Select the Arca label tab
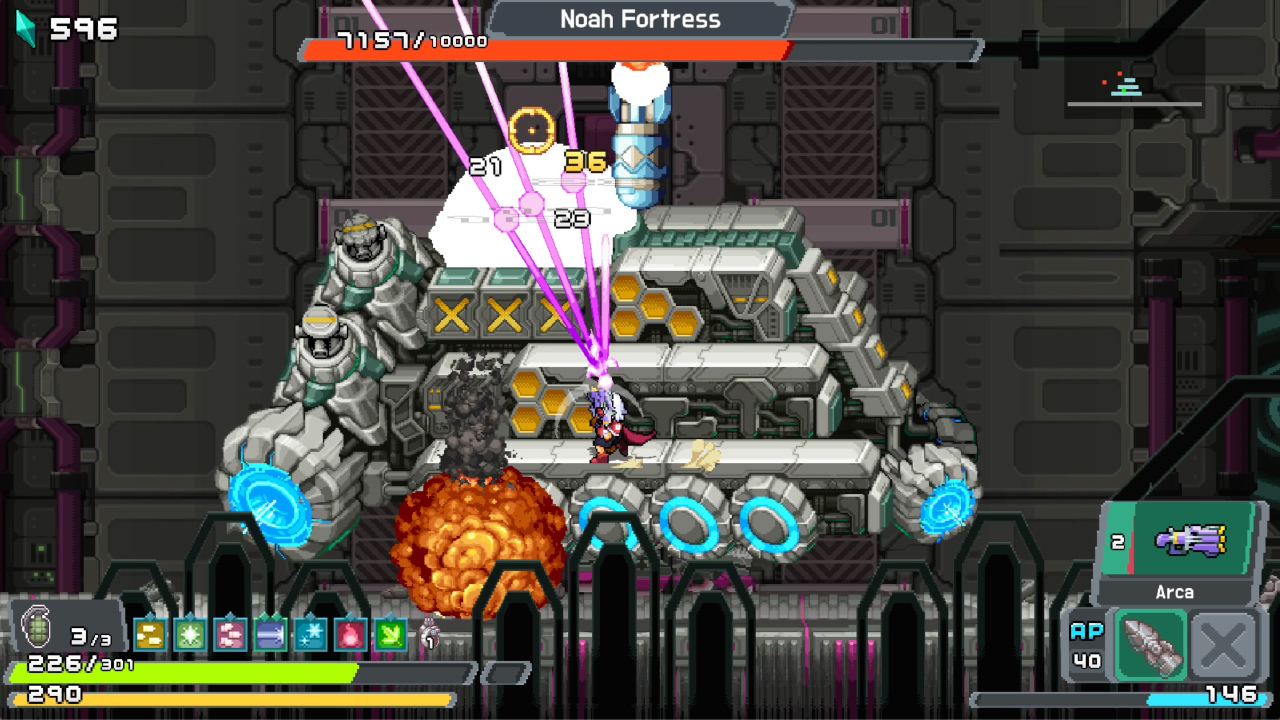 [x=1175, y=592]
